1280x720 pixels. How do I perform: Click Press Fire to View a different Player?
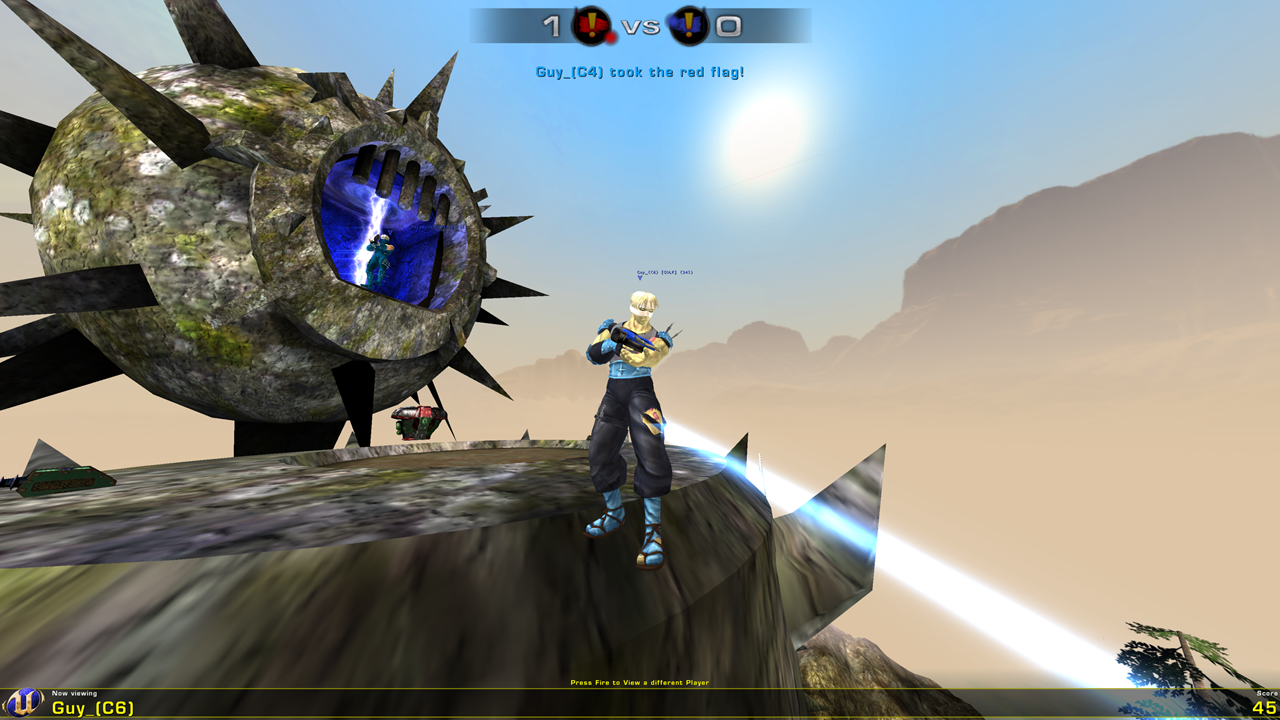coord(639,680)
